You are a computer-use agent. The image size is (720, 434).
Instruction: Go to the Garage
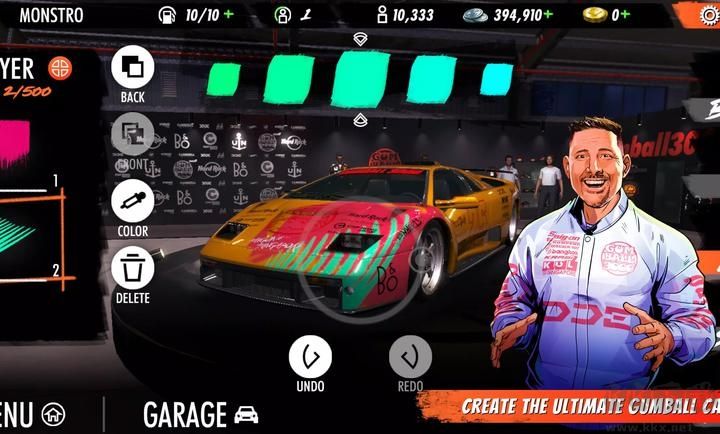click(200, 414)
